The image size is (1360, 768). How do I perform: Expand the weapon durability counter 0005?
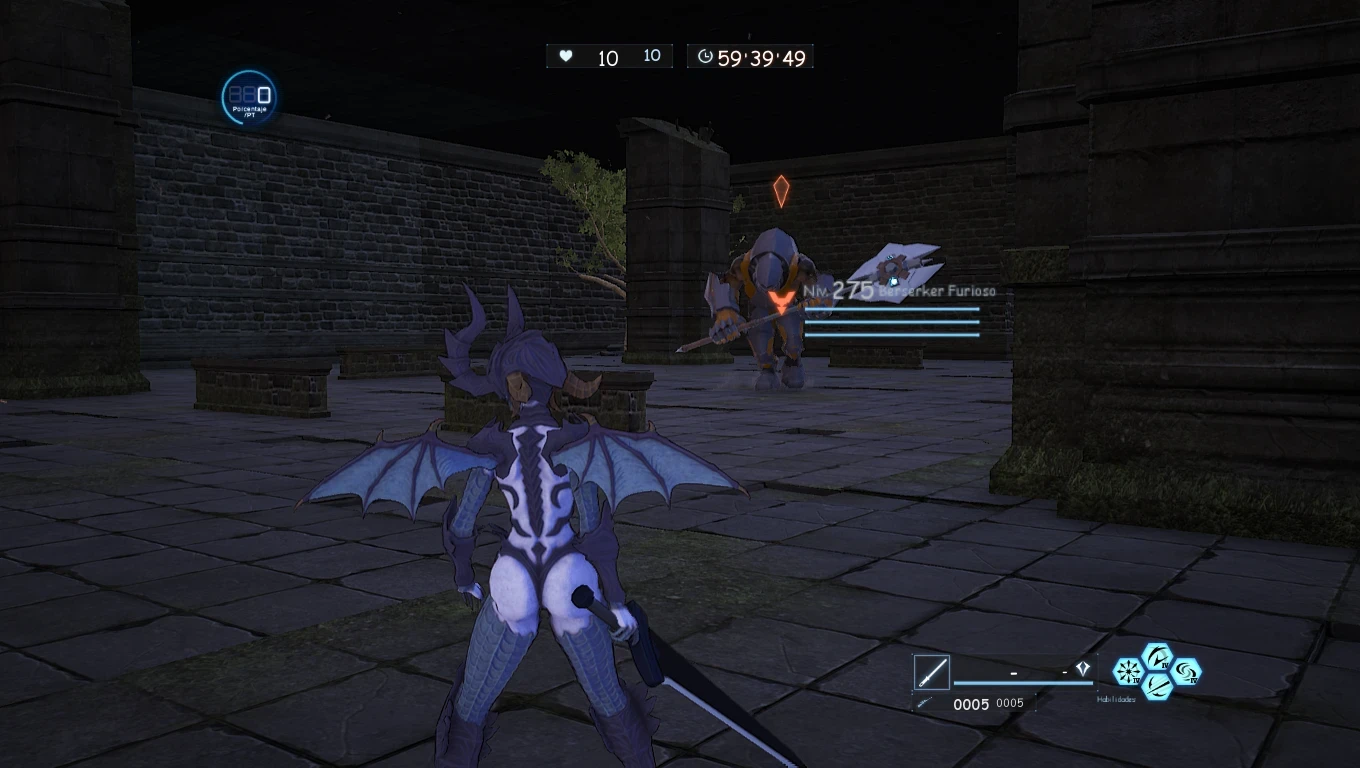[x=971, y=703]
